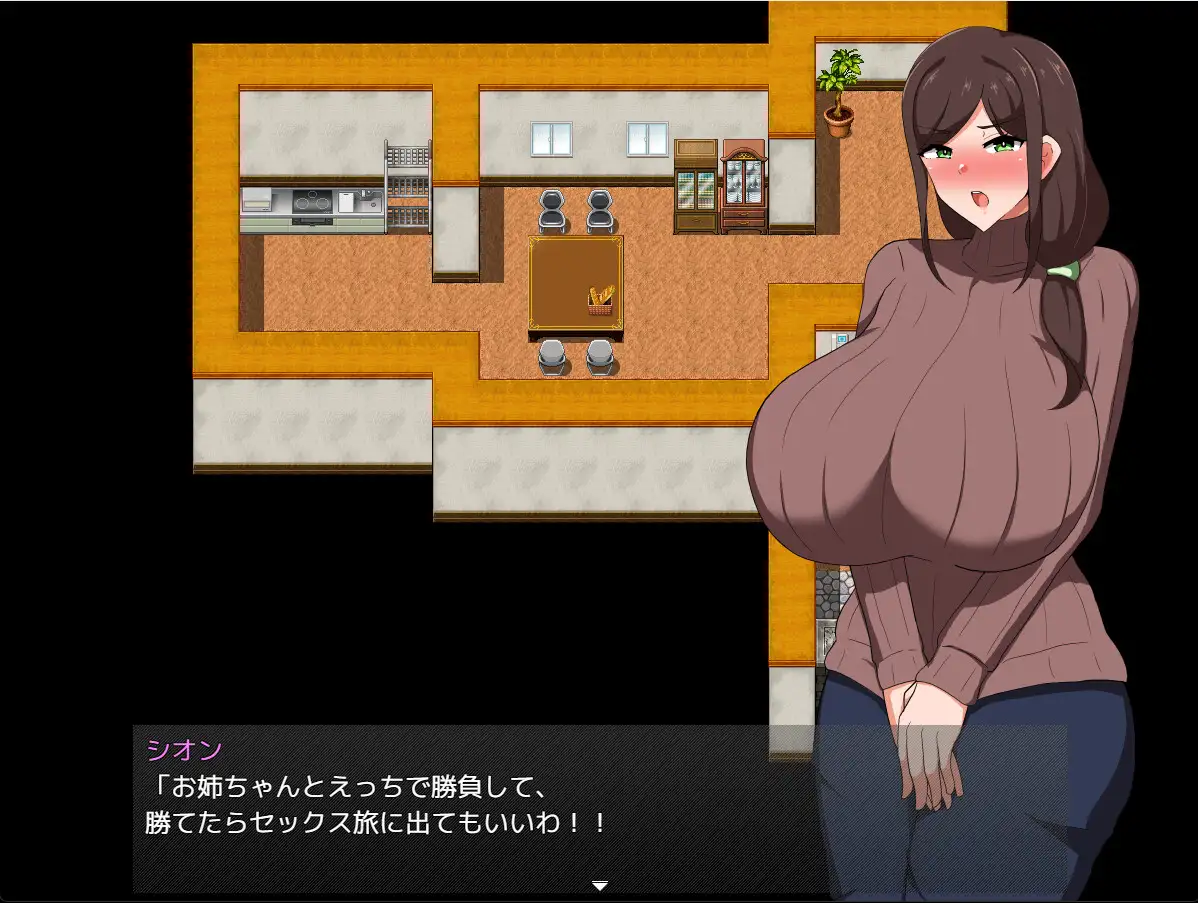Click the dialogue continue arrow indicator
The width and height of the screenshot is (1198, 903).
click(599, 885)
